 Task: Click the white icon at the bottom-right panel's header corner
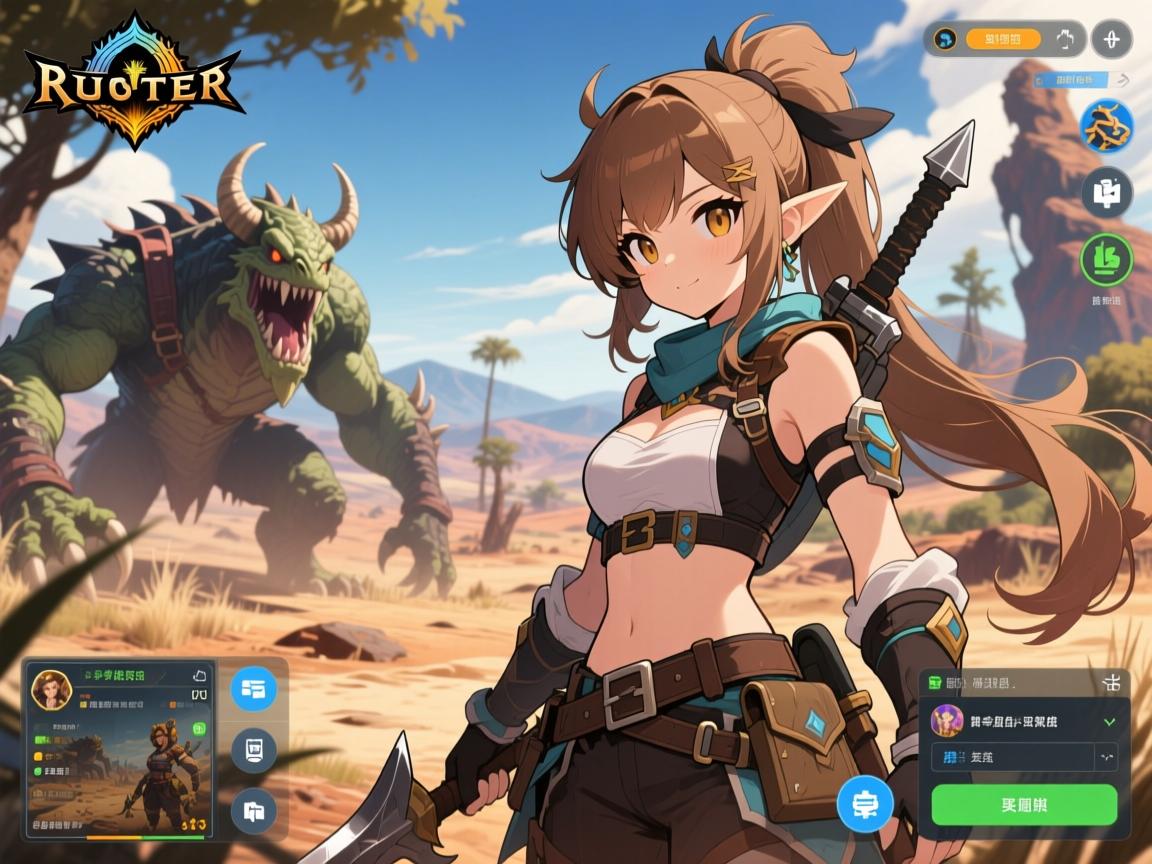[x=1111, y=683]
